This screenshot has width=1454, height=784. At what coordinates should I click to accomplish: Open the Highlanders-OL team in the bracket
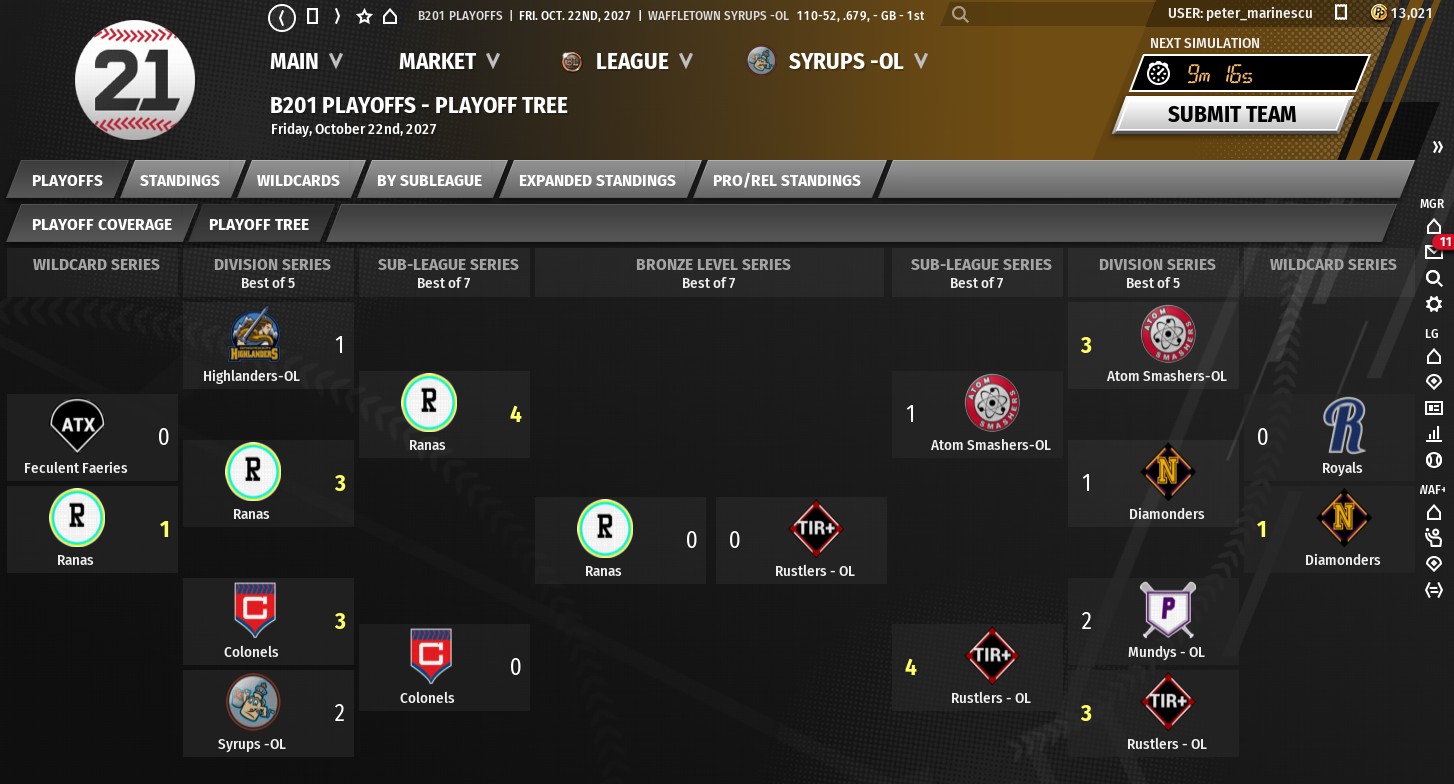coord(252,345)
